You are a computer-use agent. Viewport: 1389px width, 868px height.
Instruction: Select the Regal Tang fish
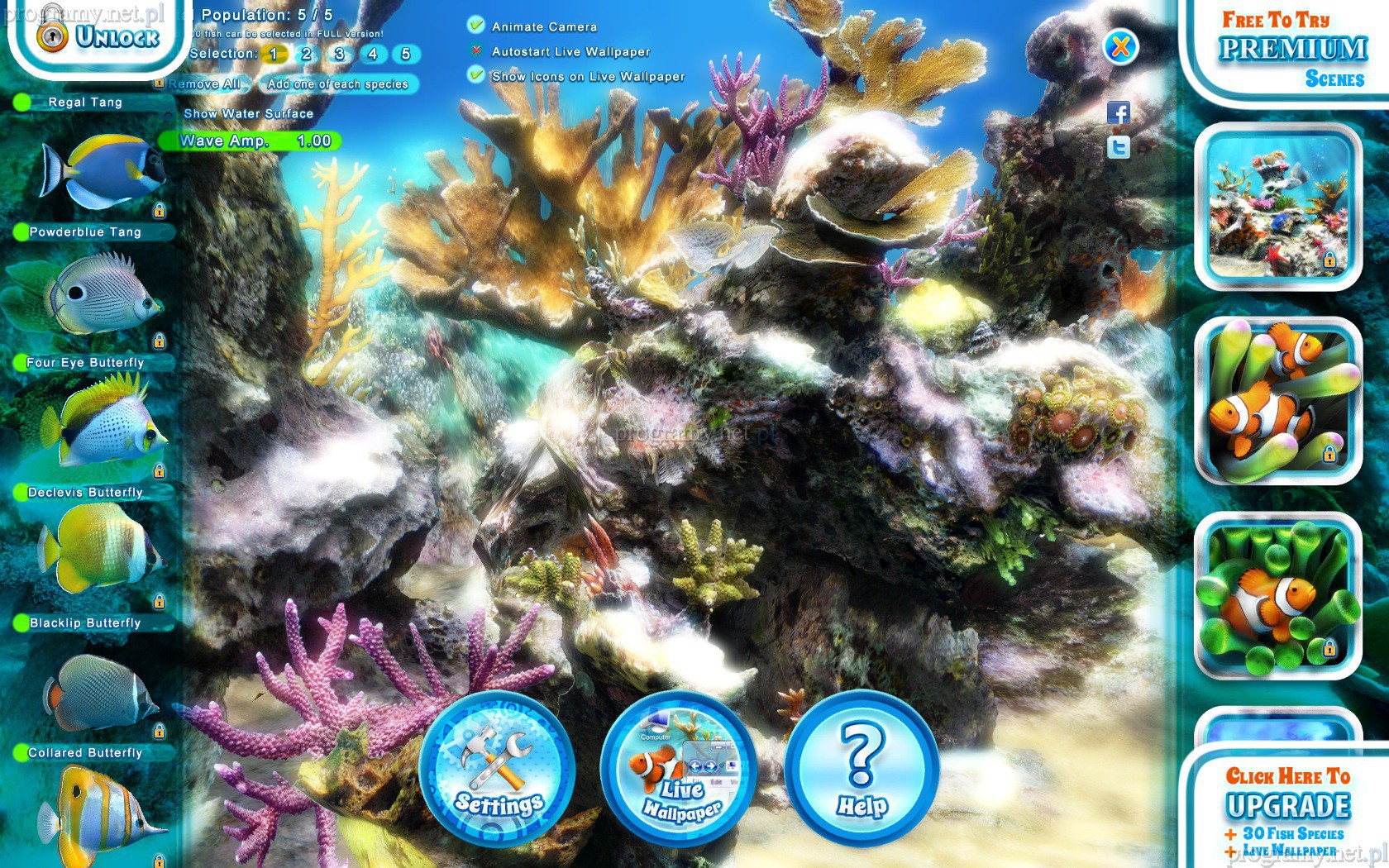pyautogui.click(x=103, y=169)
